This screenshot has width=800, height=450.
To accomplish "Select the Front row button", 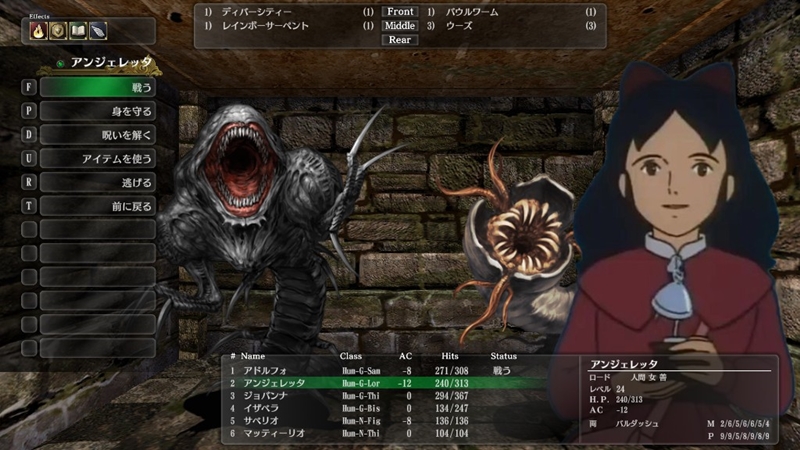I will click(x=399, y=12).
